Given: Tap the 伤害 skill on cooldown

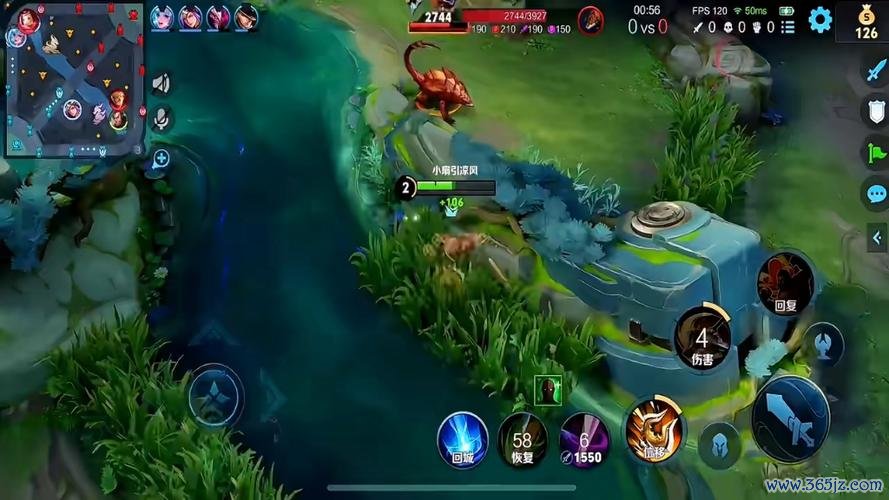Looking at the screenshot, I should pyautogui.click(x=702, y=336).
